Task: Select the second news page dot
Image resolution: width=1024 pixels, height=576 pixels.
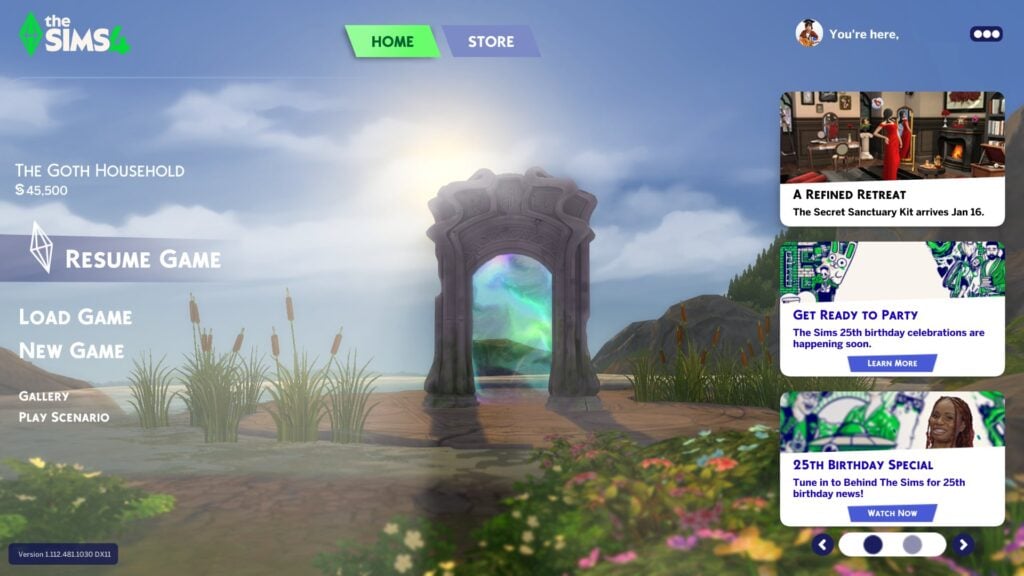Action: pyautogui.click(x=912, y=545)
